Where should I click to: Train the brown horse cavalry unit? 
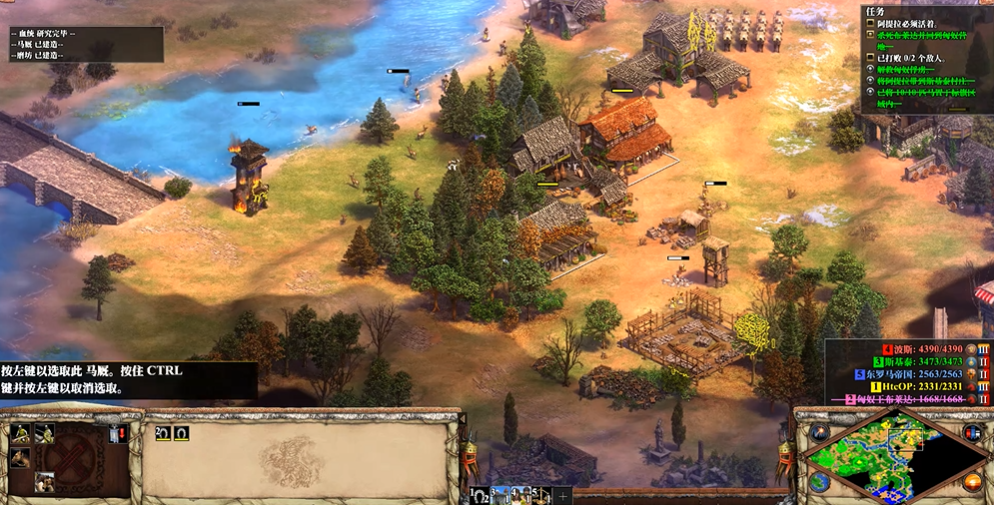click(19, 458)
